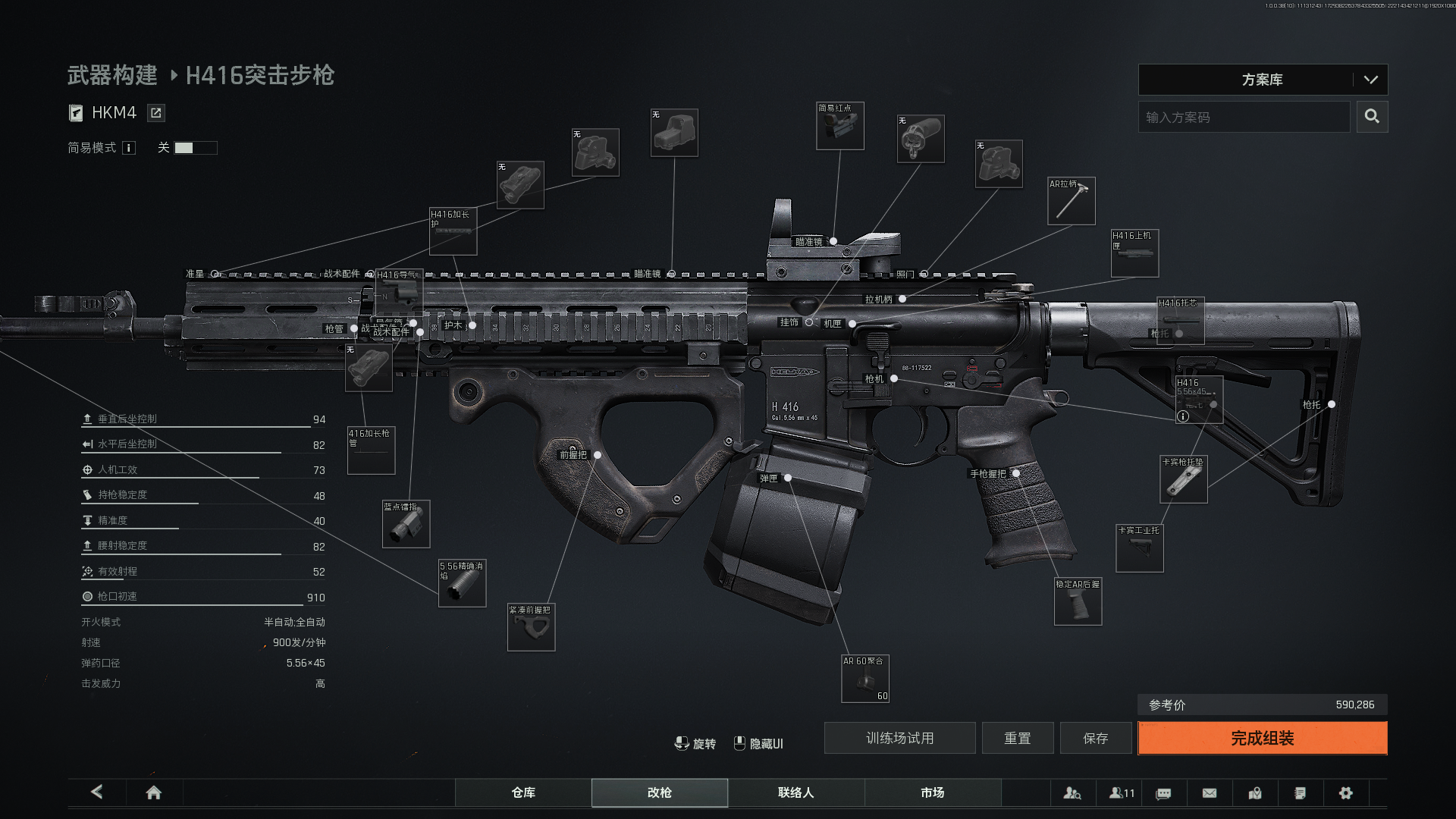Try the weapon via 训练场试用
The height and width of the screenshot is (819, 1456).
pos(899,738)
